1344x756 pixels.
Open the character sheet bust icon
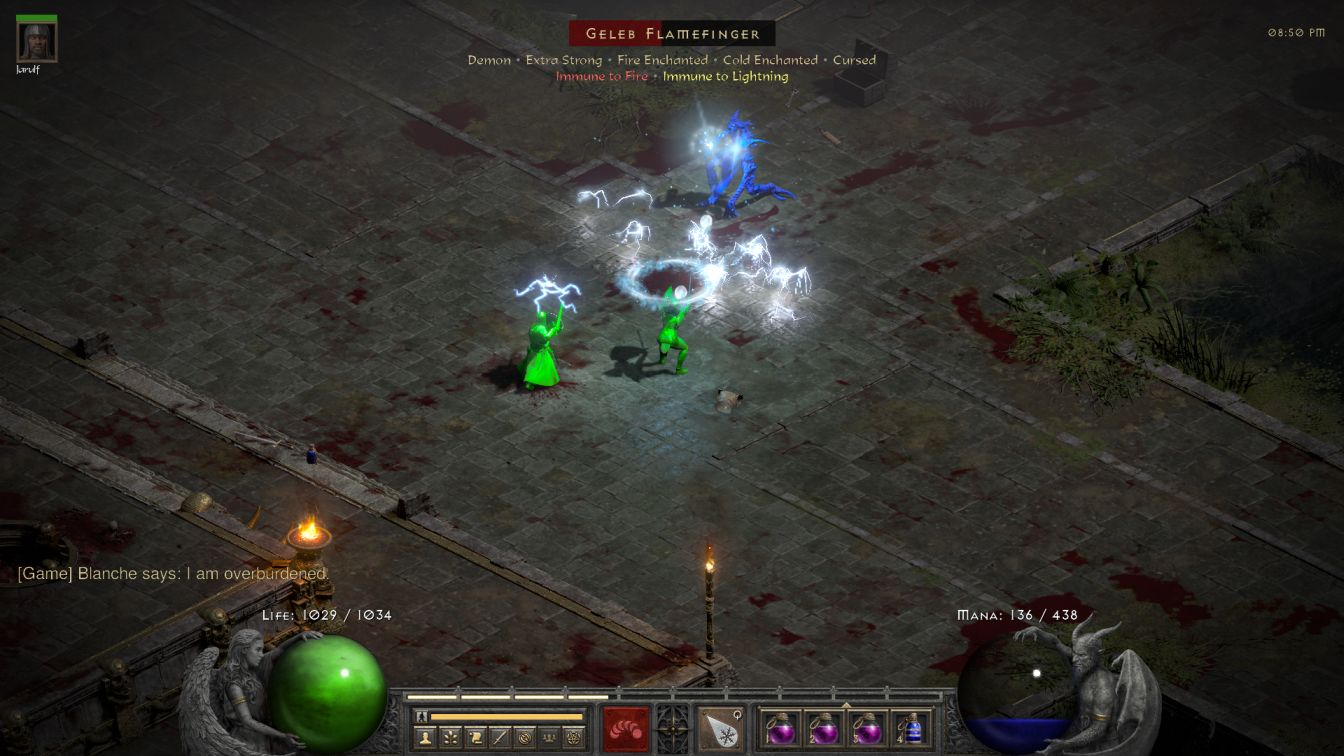(424, 738)
